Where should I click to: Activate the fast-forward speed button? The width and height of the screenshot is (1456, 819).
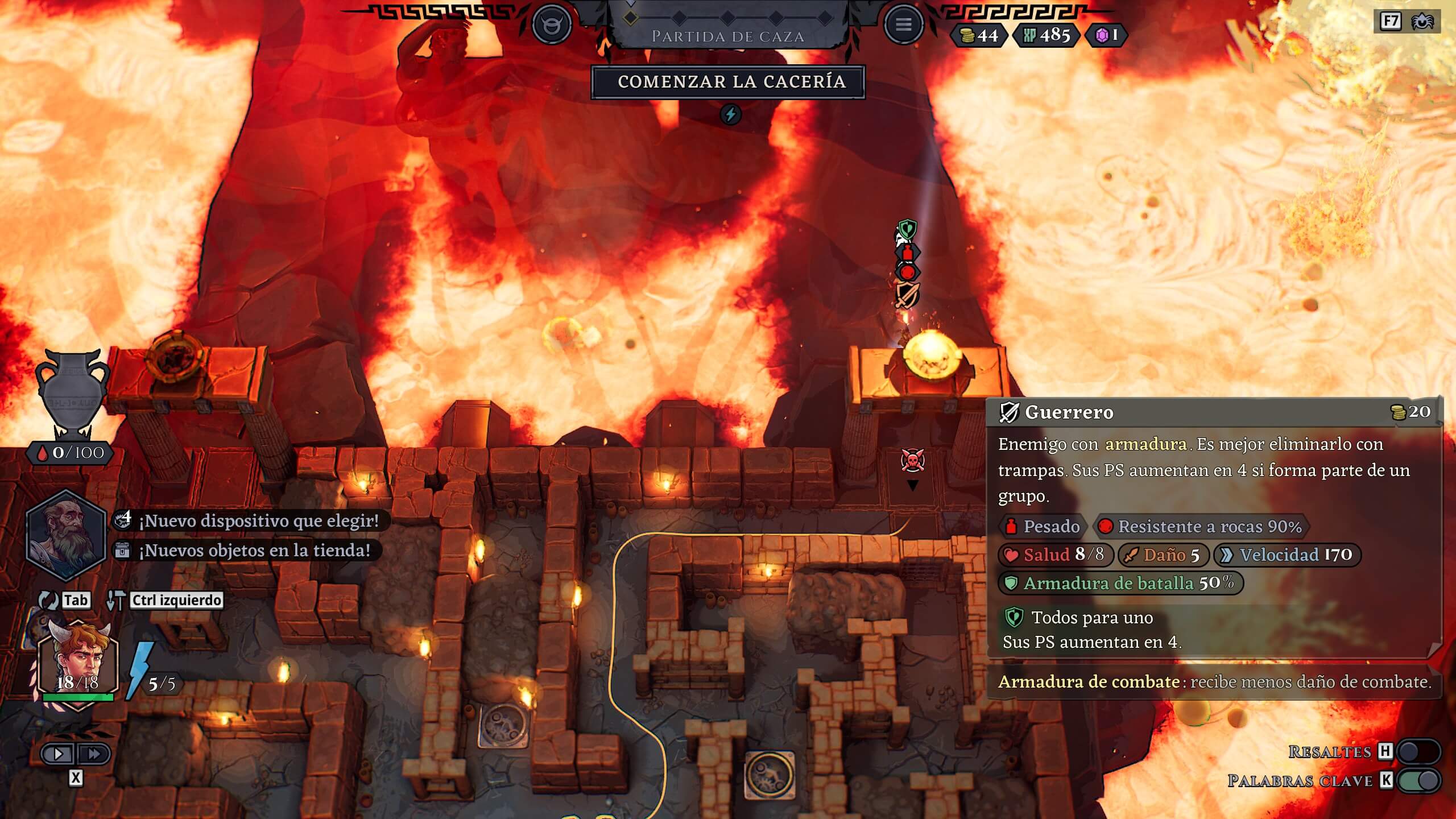[x=93, y=754]
